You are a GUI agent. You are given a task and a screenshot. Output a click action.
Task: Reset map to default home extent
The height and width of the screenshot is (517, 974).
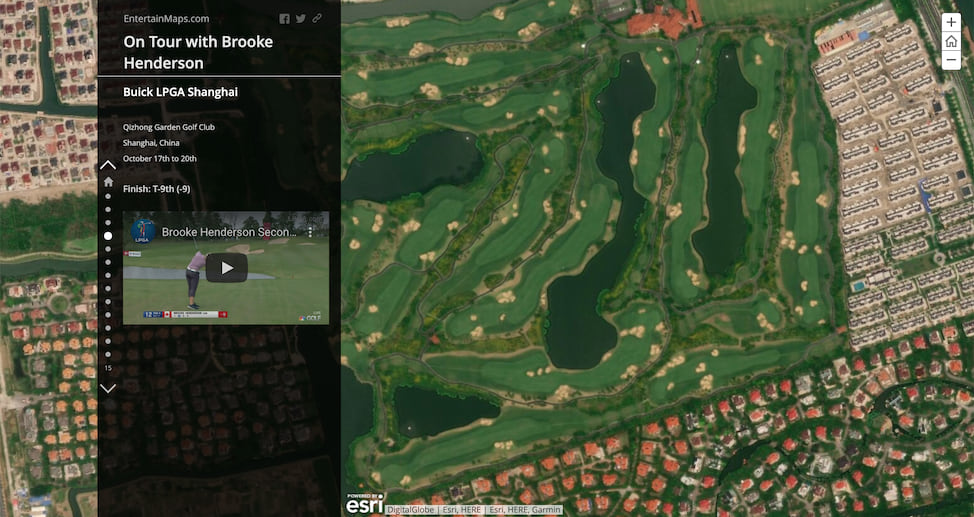951,42
